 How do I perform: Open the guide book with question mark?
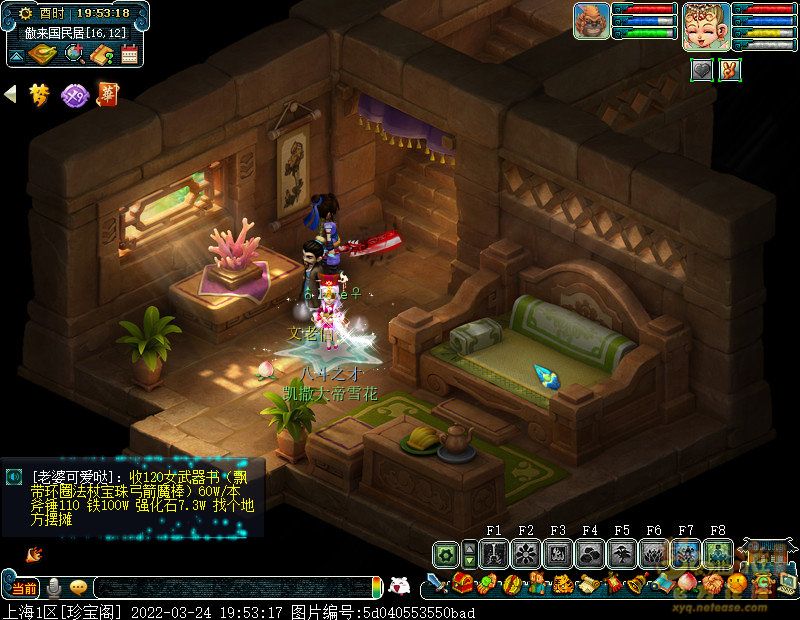tap(101, 54)
